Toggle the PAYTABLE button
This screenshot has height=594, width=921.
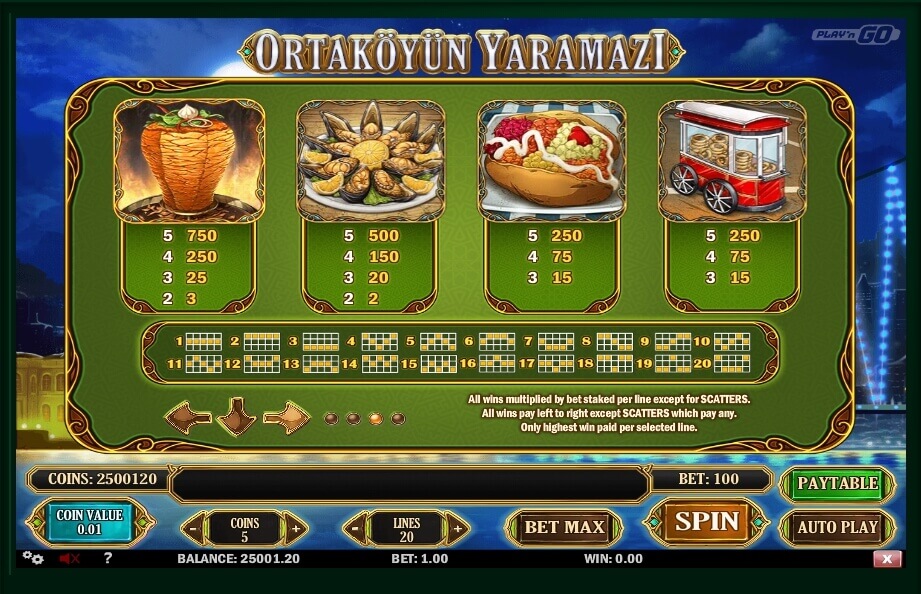click(837, 483)
